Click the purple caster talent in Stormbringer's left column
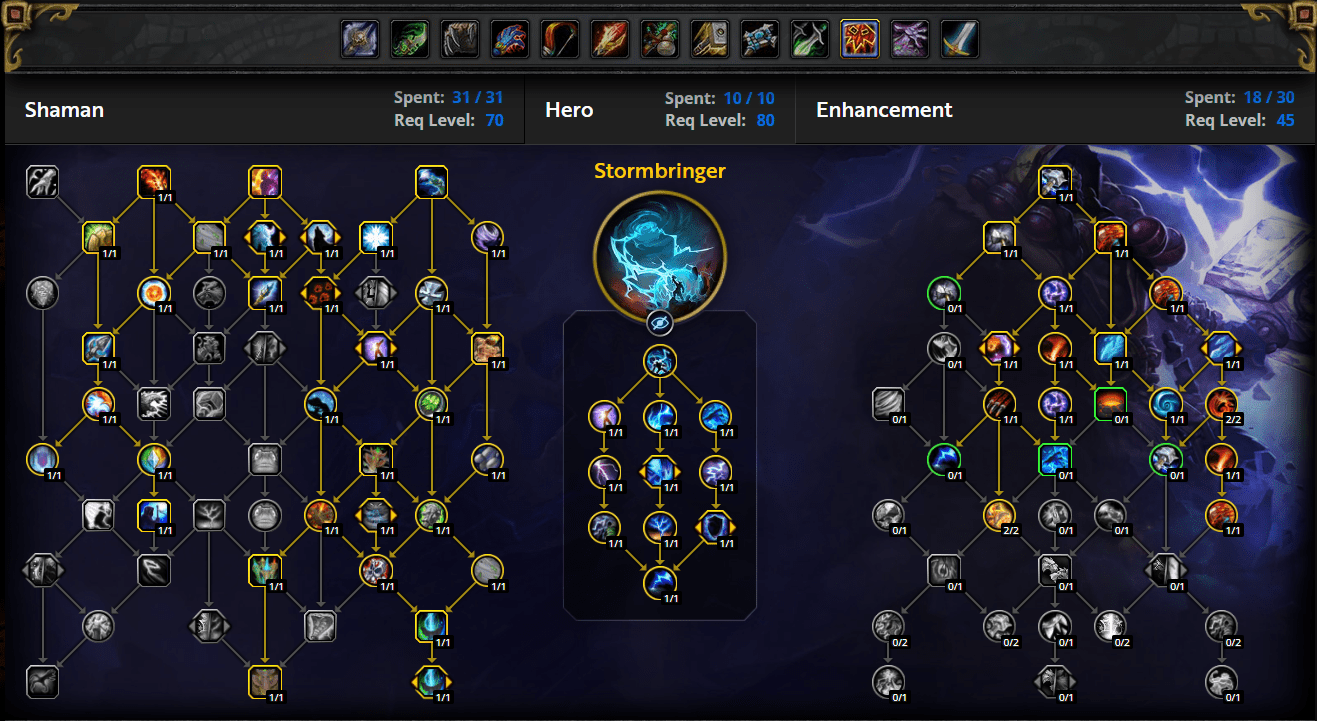This screenshot has height=721, width=1317. [605, 418]
